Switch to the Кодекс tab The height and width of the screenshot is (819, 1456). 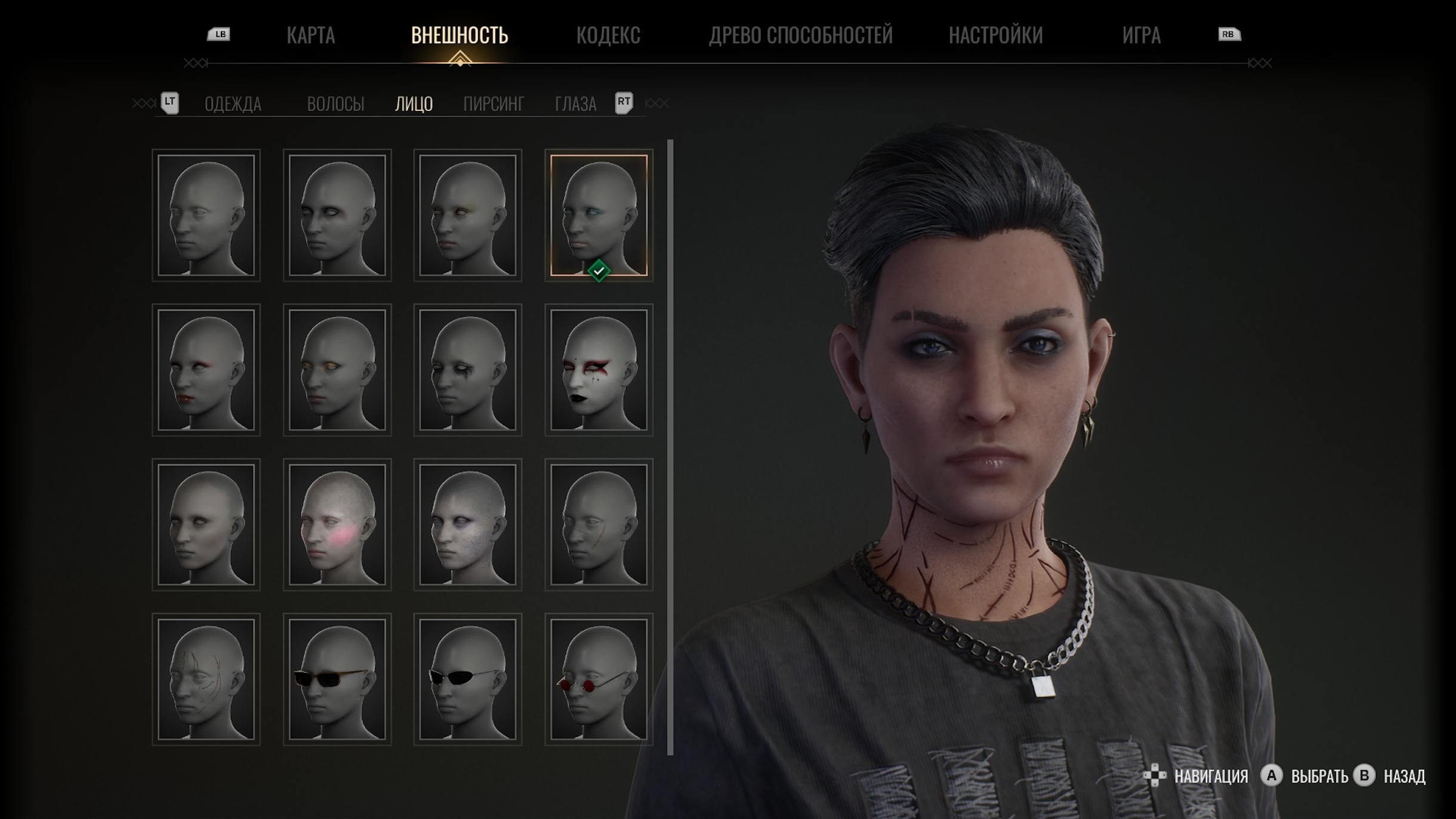(608, 35)
